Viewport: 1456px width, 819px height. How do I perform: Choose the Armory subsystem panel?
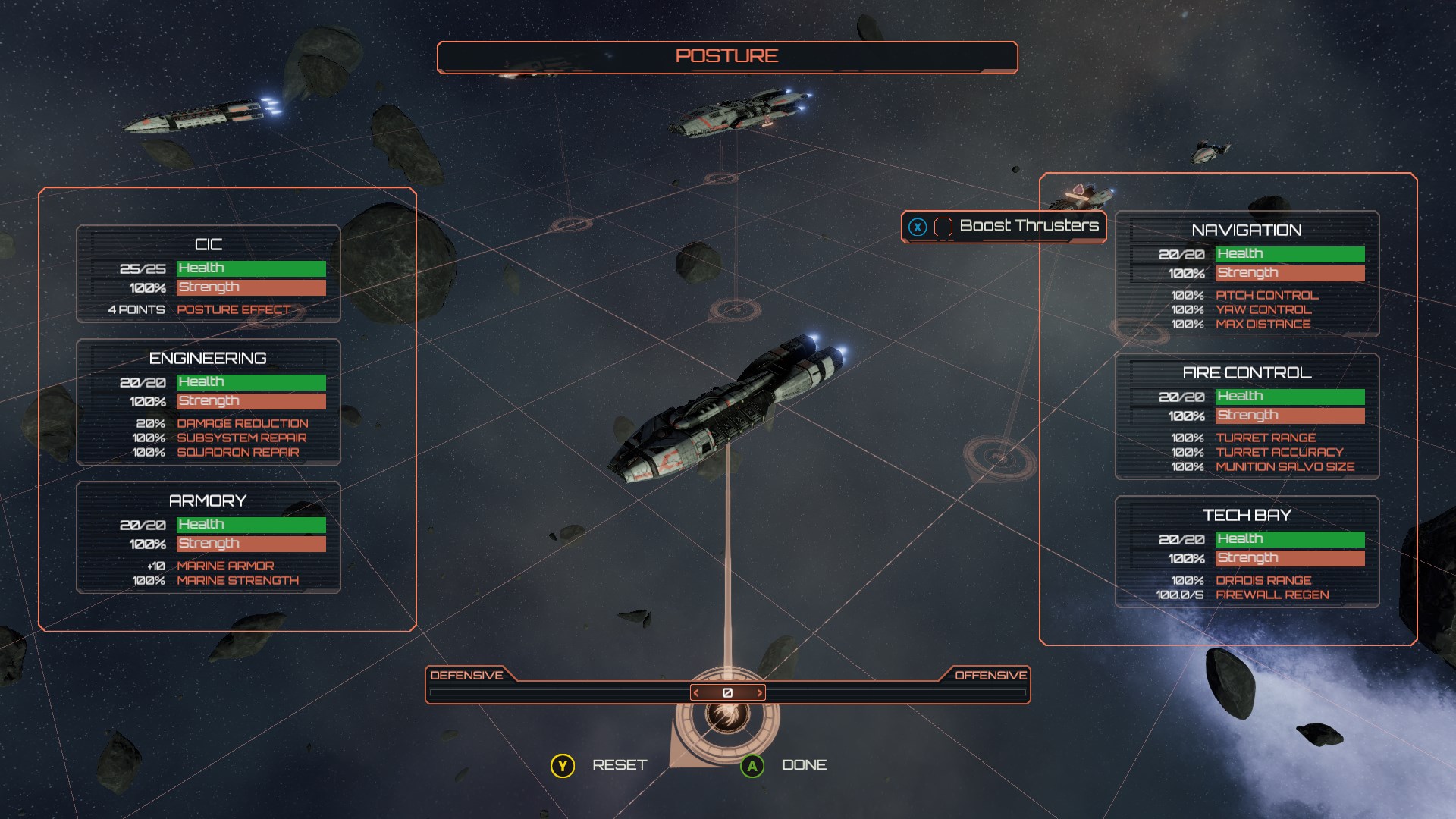click(208, 537)
